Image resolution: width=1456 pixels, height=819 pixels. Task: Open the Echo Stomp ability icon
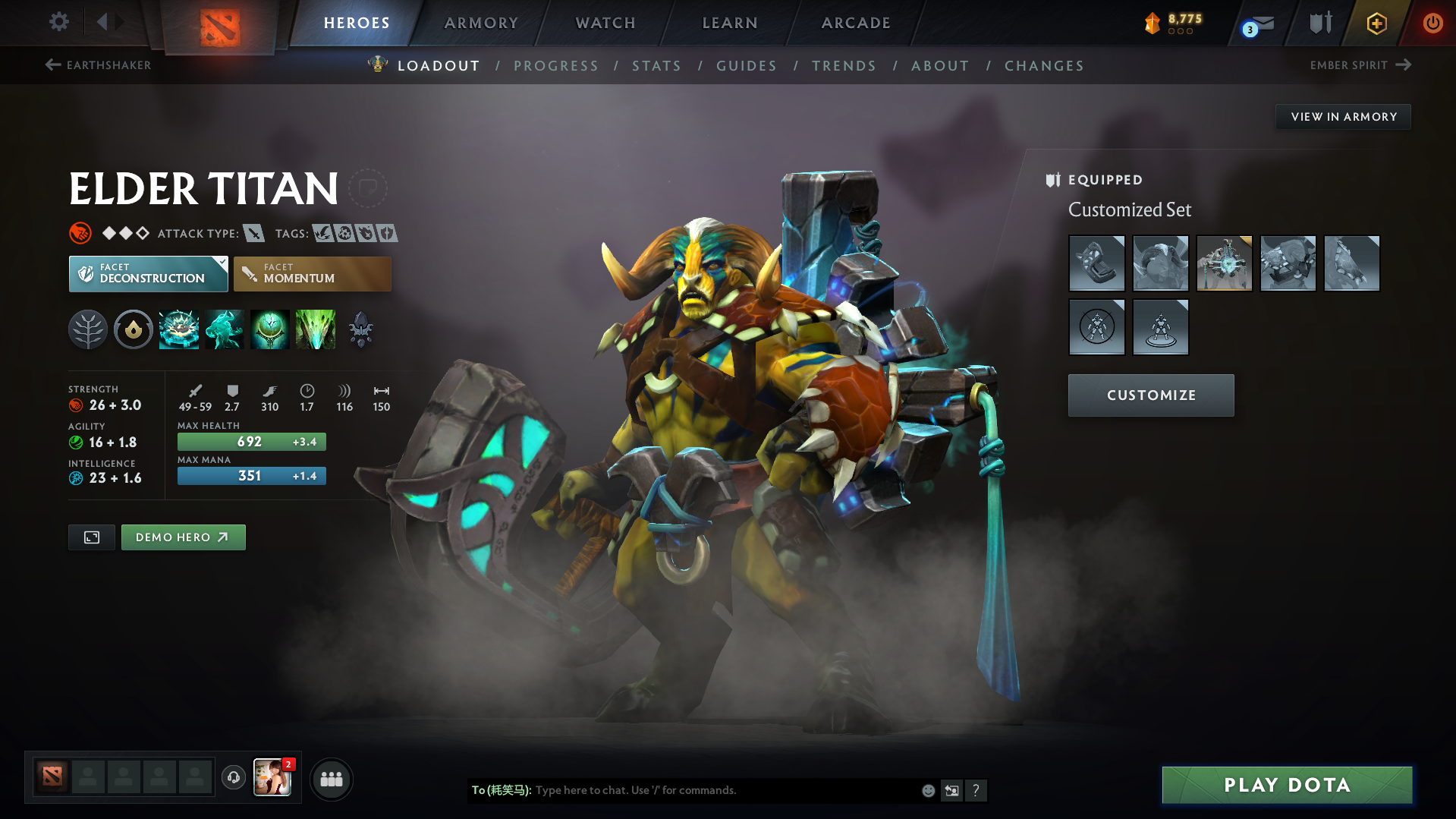tap(179, 329)
